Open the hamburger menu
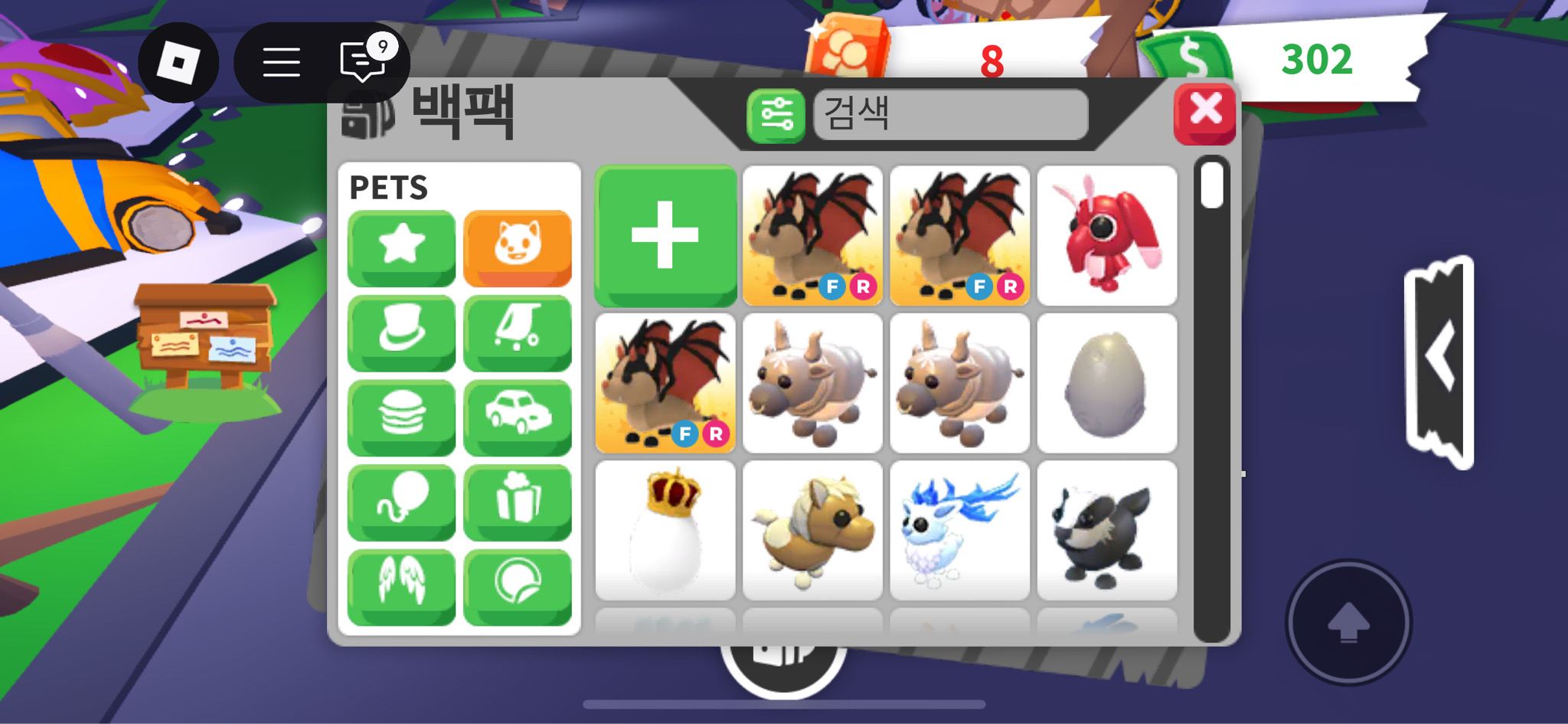The image size is (1568, 724). (280, 61)
